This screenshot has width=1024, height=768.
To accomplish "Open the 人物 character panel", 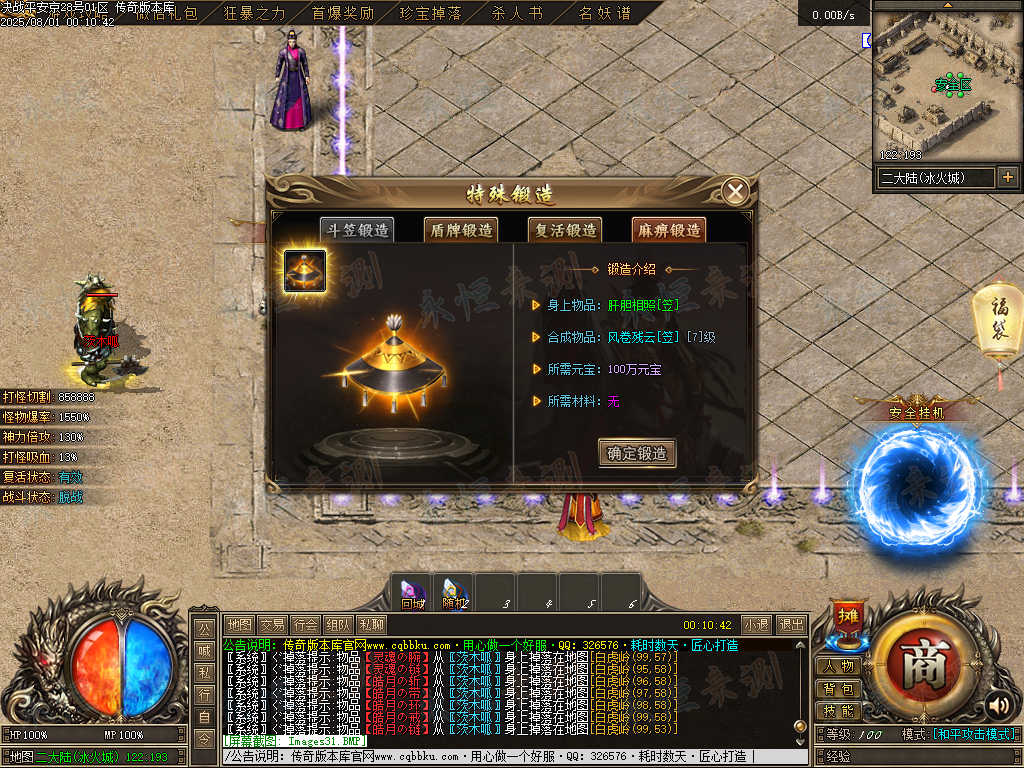I will click(838, 666).
